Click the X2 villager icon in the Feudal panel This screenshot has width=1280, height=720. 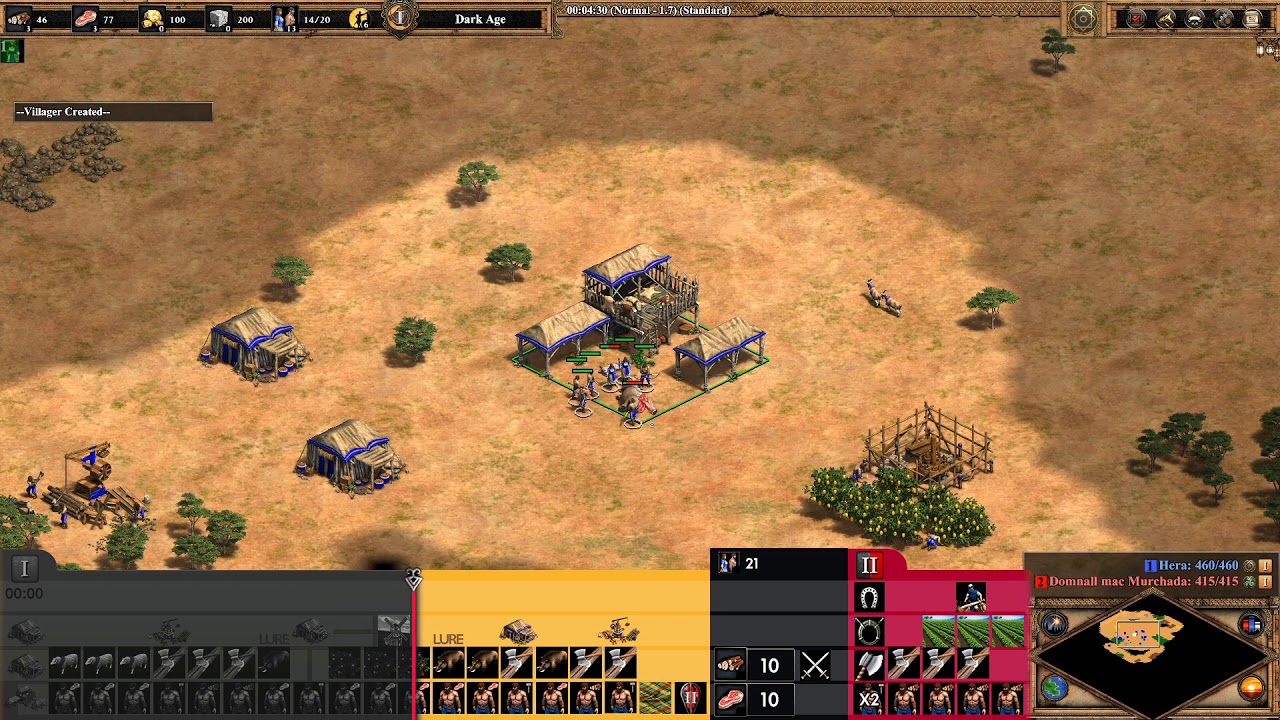click(869, 697)
